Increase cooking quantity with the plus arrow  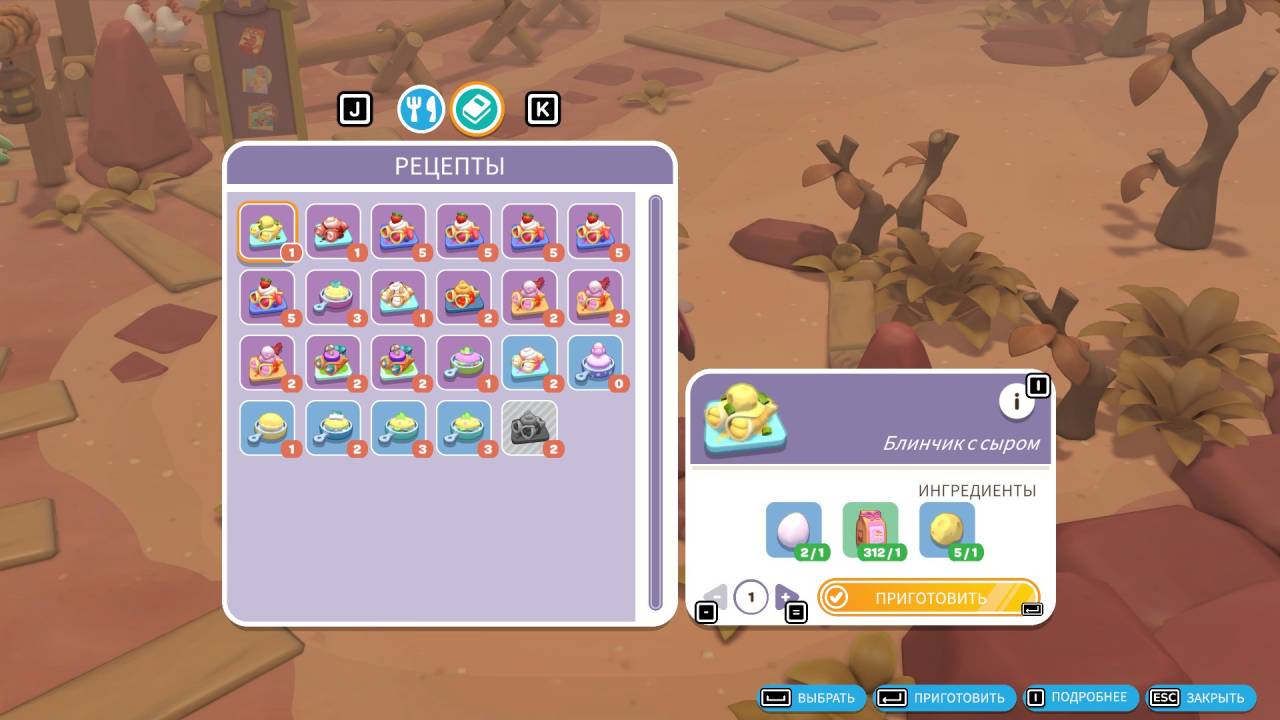point(786,597)
